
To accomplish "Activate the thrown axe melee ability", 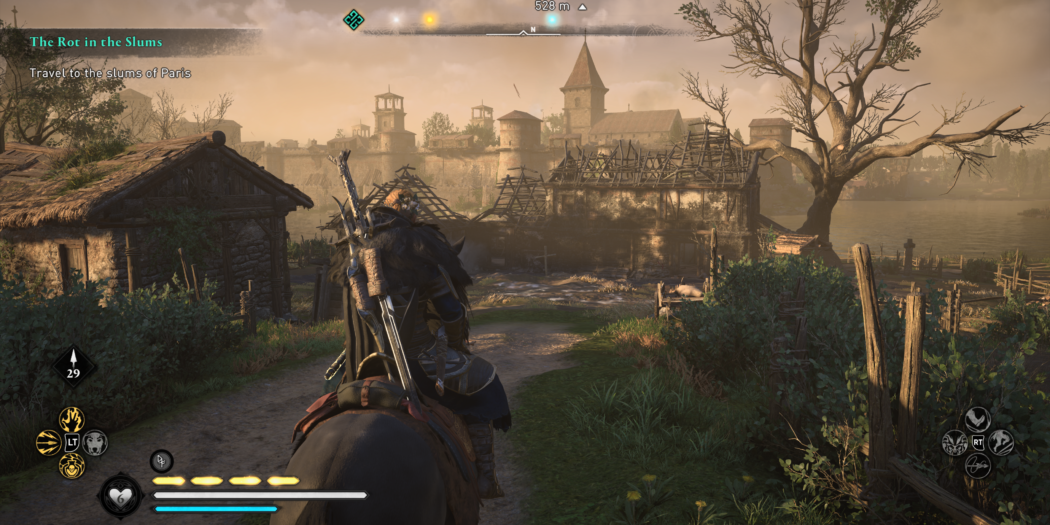I will 977,465.
